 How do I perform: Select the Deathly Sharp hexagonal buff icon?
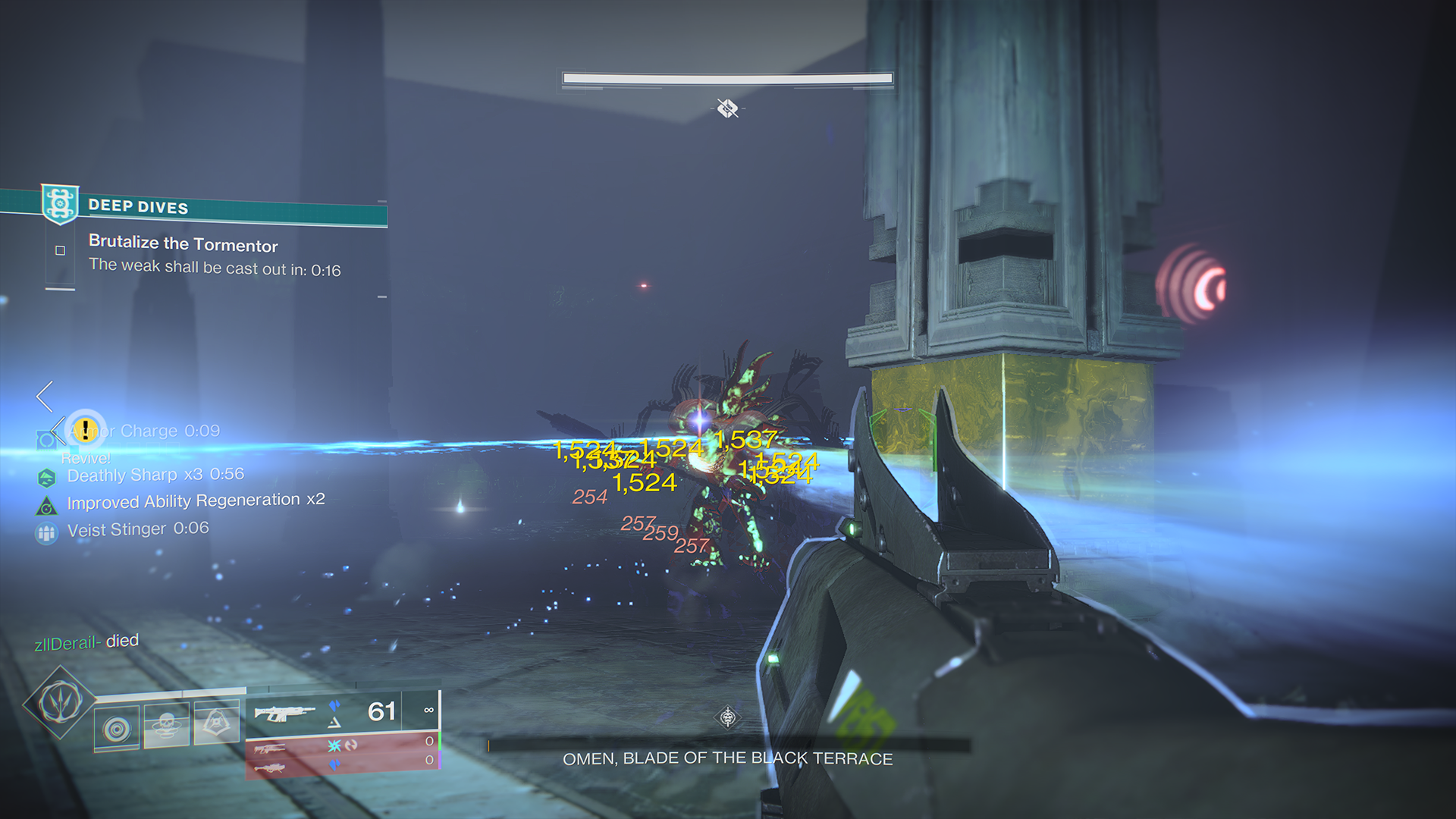click(x=47, y=476)
